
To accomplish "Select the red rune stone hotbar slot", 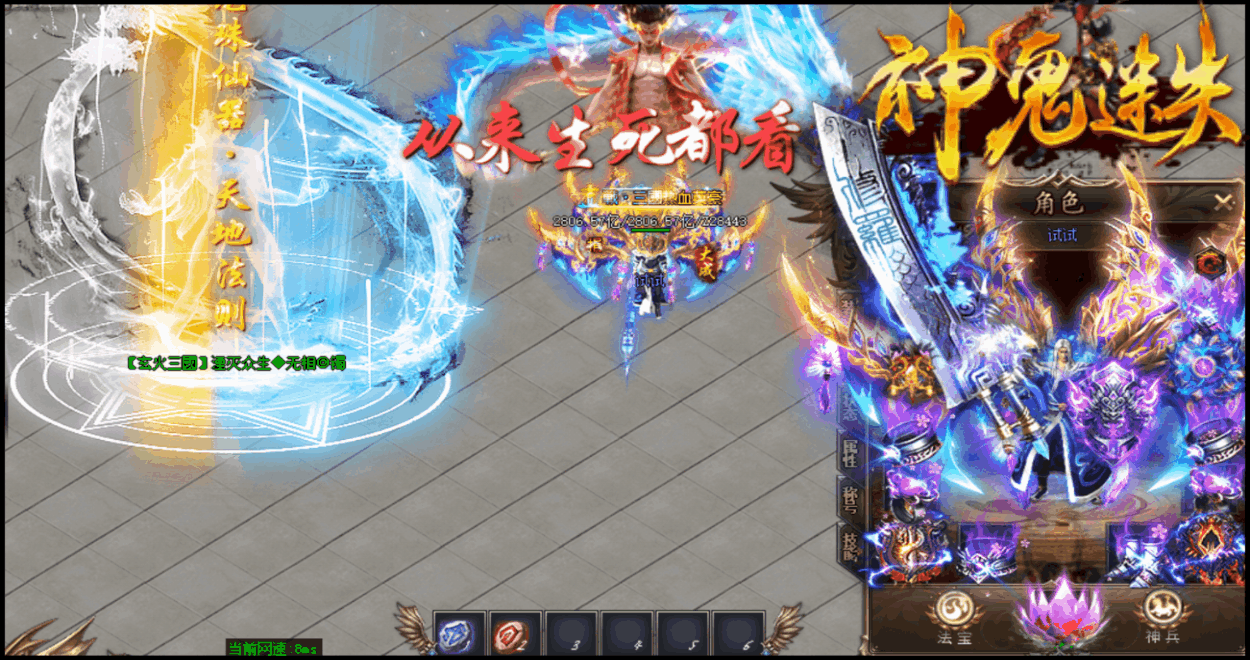I will click(x=516, y=634).
